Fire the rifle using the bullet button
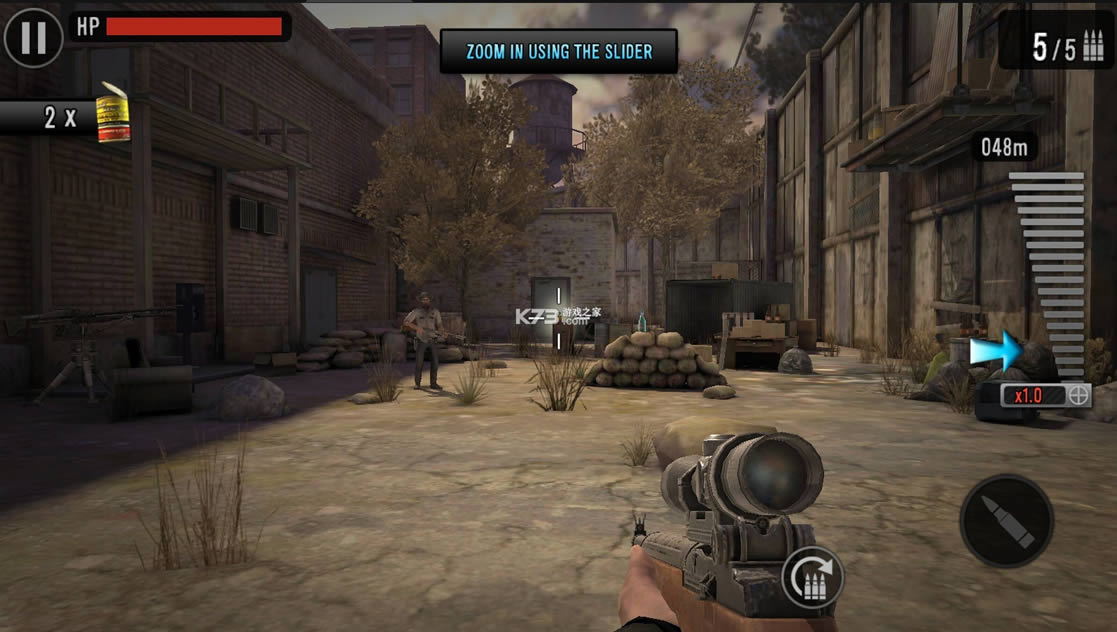The image size is (1117, 632). (1006, 521)
